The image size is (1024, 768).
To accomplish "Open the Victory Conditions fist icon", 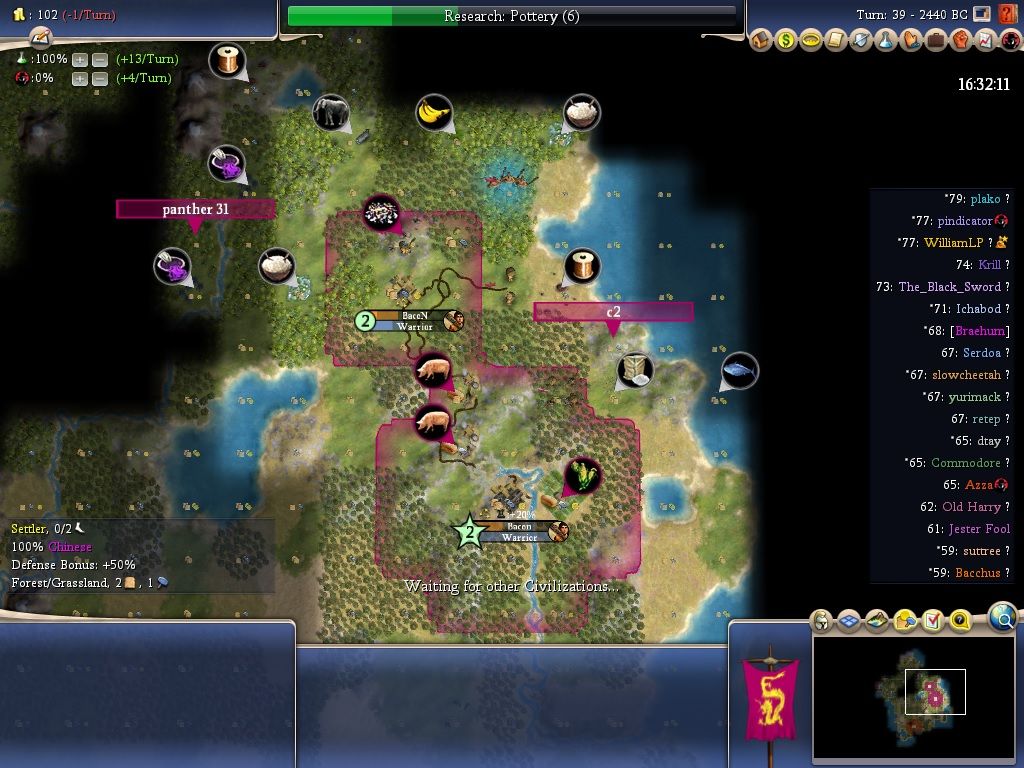I will 961,41.
